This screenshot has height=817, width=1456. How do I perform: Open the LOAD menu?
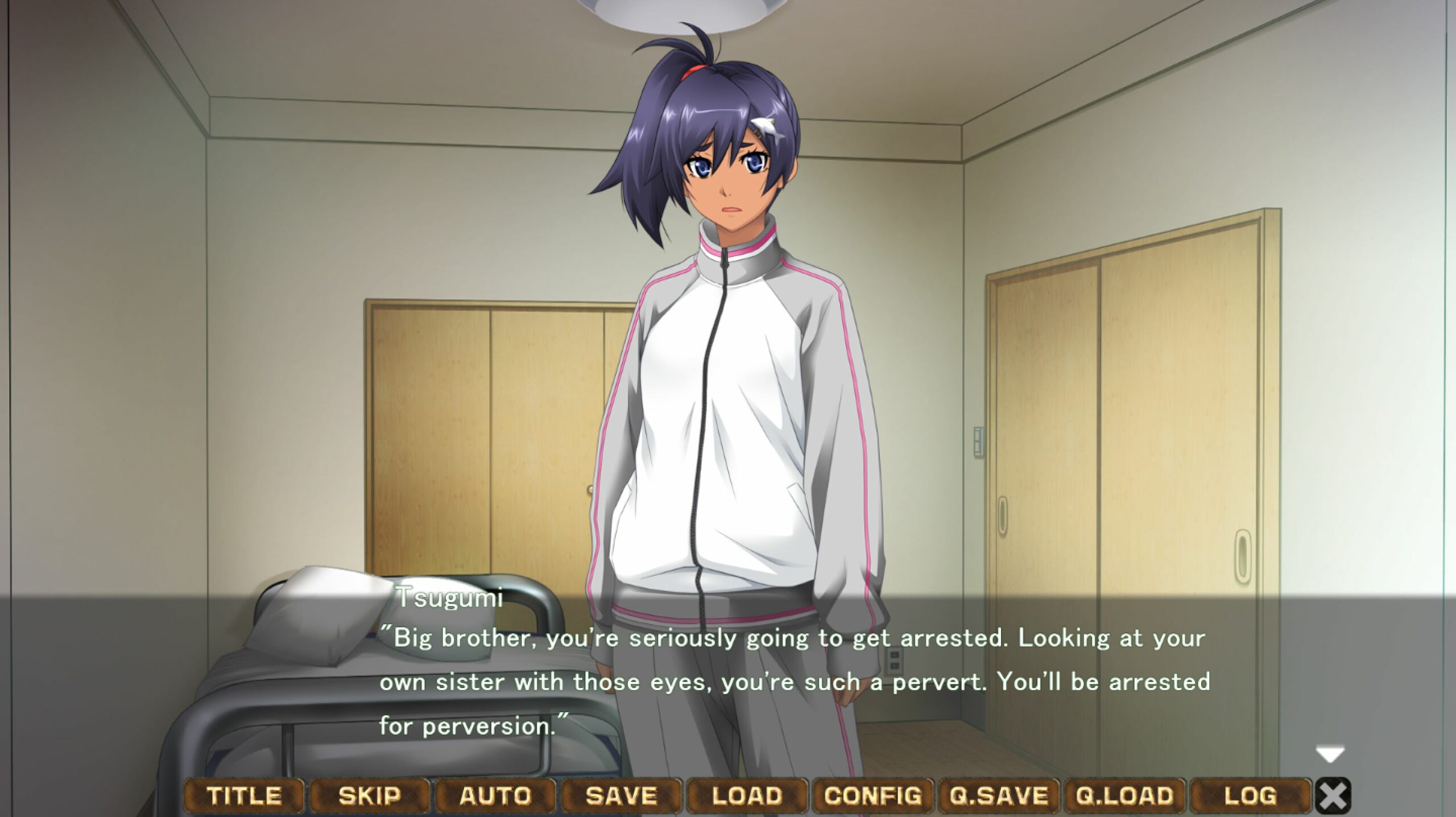(x=747, y=795)
